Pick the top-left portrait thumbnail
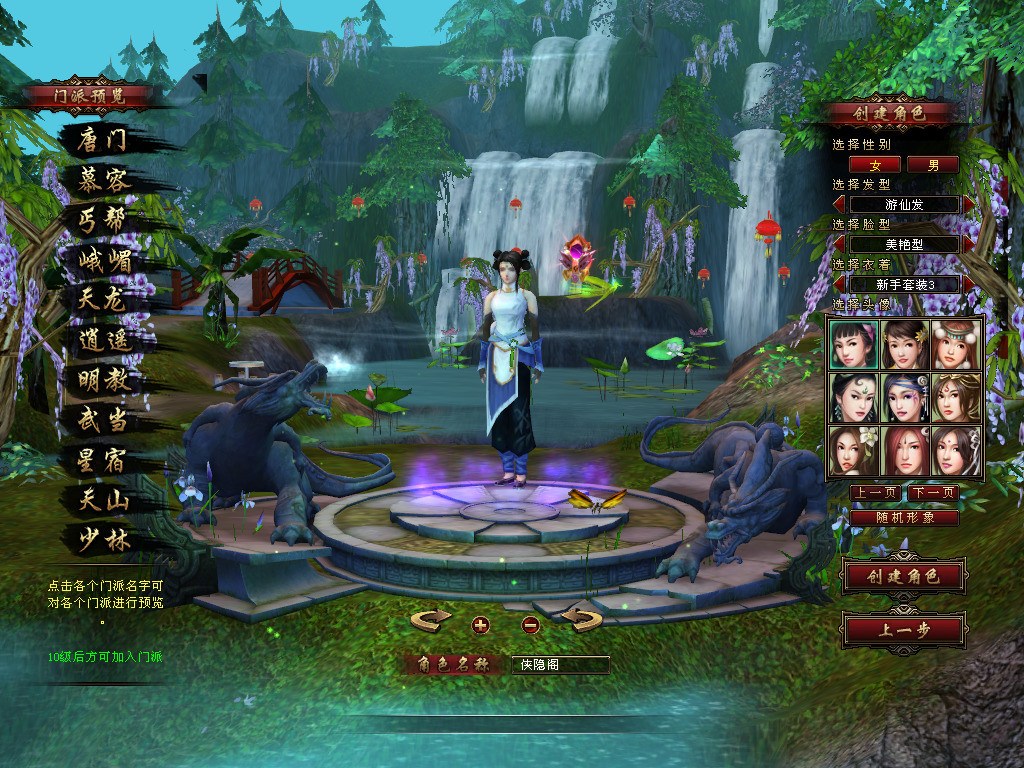 tap(854, 345)
